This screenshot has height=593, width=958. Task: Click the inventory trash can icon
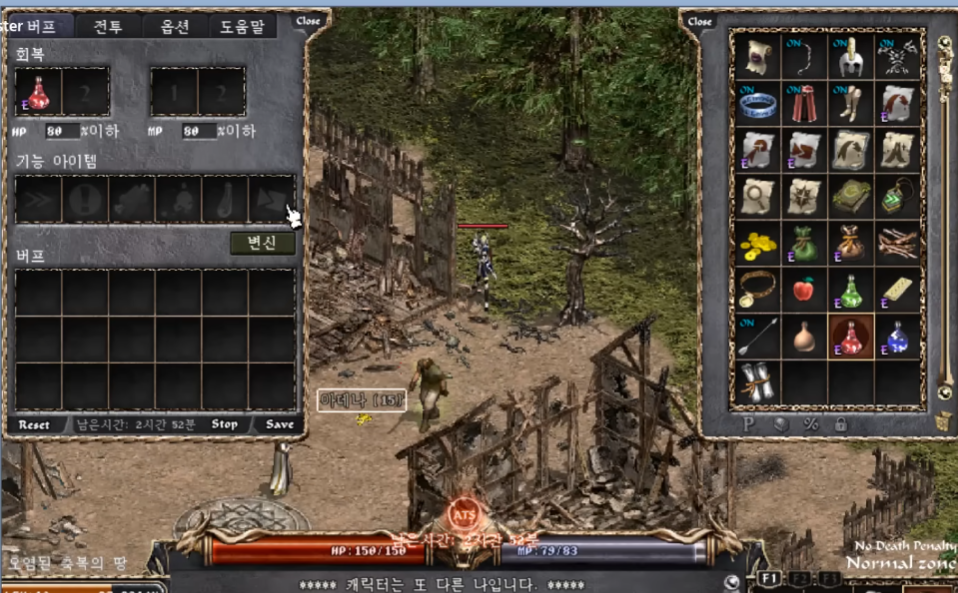943,423
